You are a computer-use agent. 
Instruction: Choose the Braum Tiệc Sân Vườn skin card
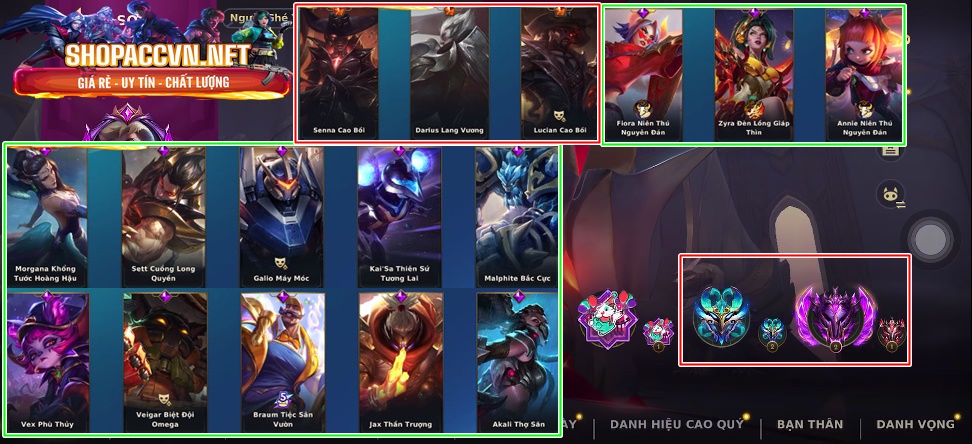[282, 362]
